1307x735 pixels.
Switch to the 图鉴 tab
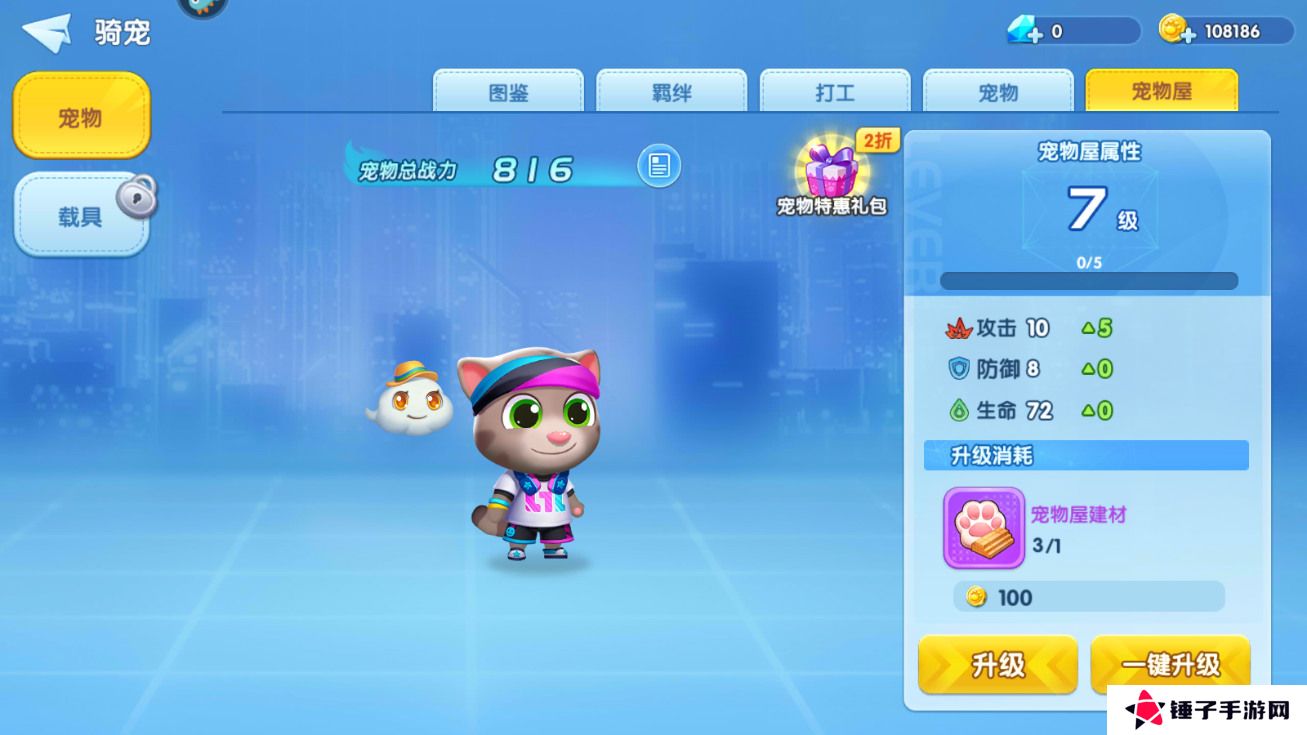pos(507,92)
